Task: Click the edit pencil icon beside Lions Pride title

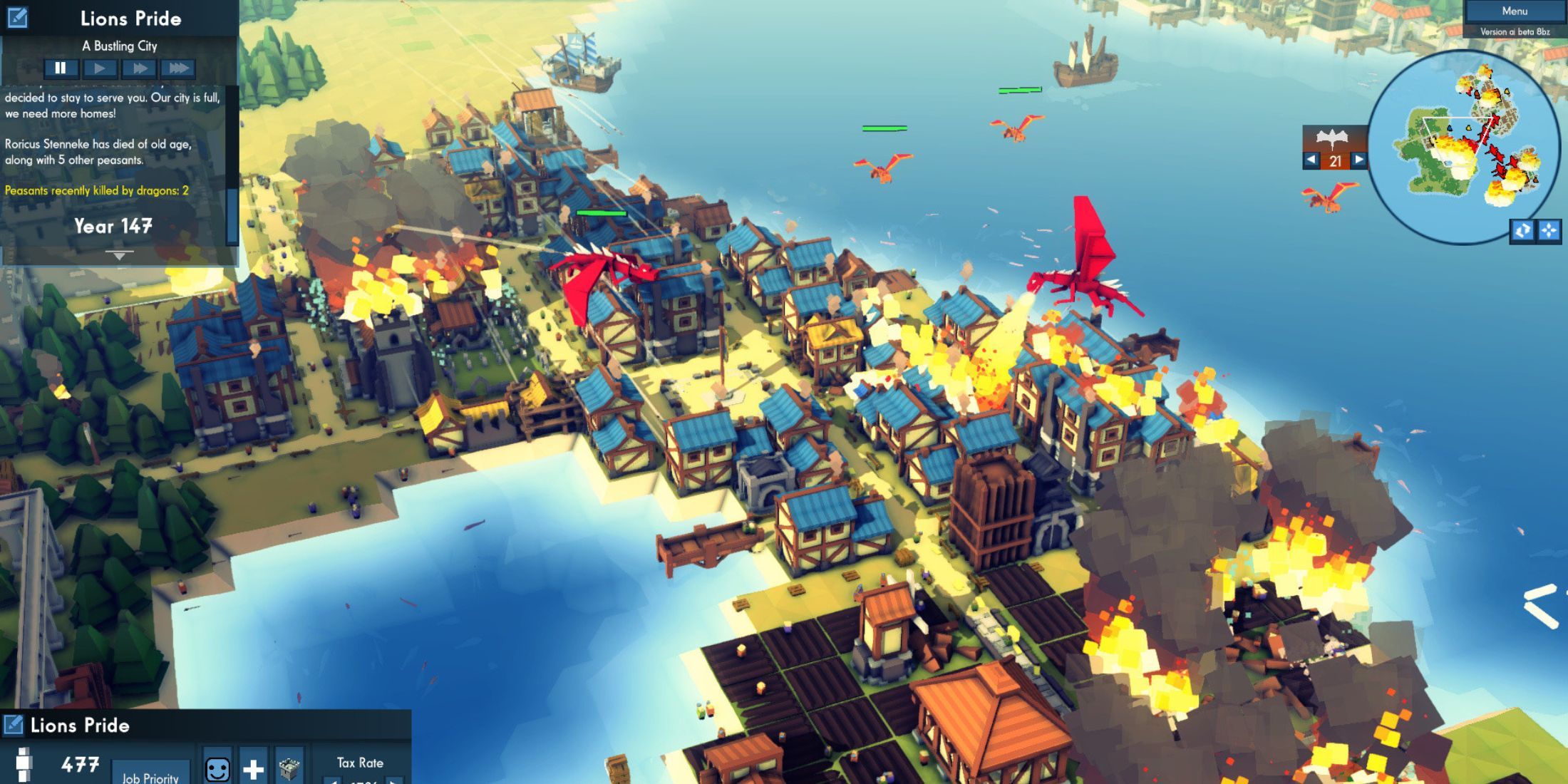Action: point(18,18)
